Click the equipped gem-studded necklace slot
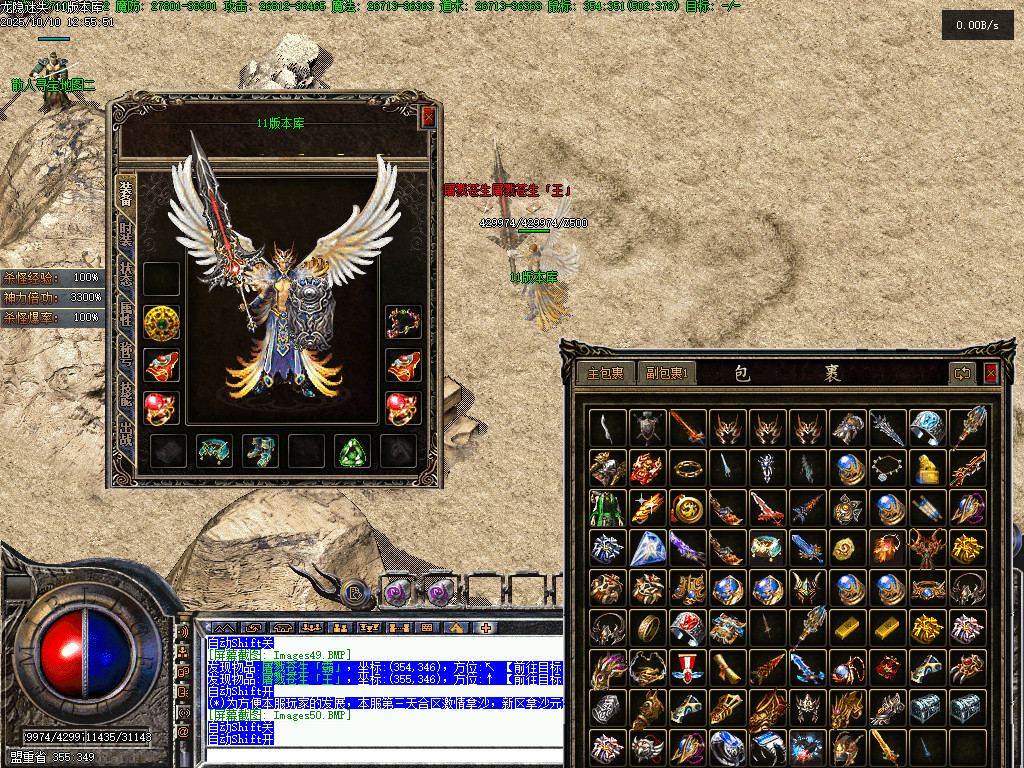The width and height of the screenshot is (1024, 768). [x=403, y=322]
